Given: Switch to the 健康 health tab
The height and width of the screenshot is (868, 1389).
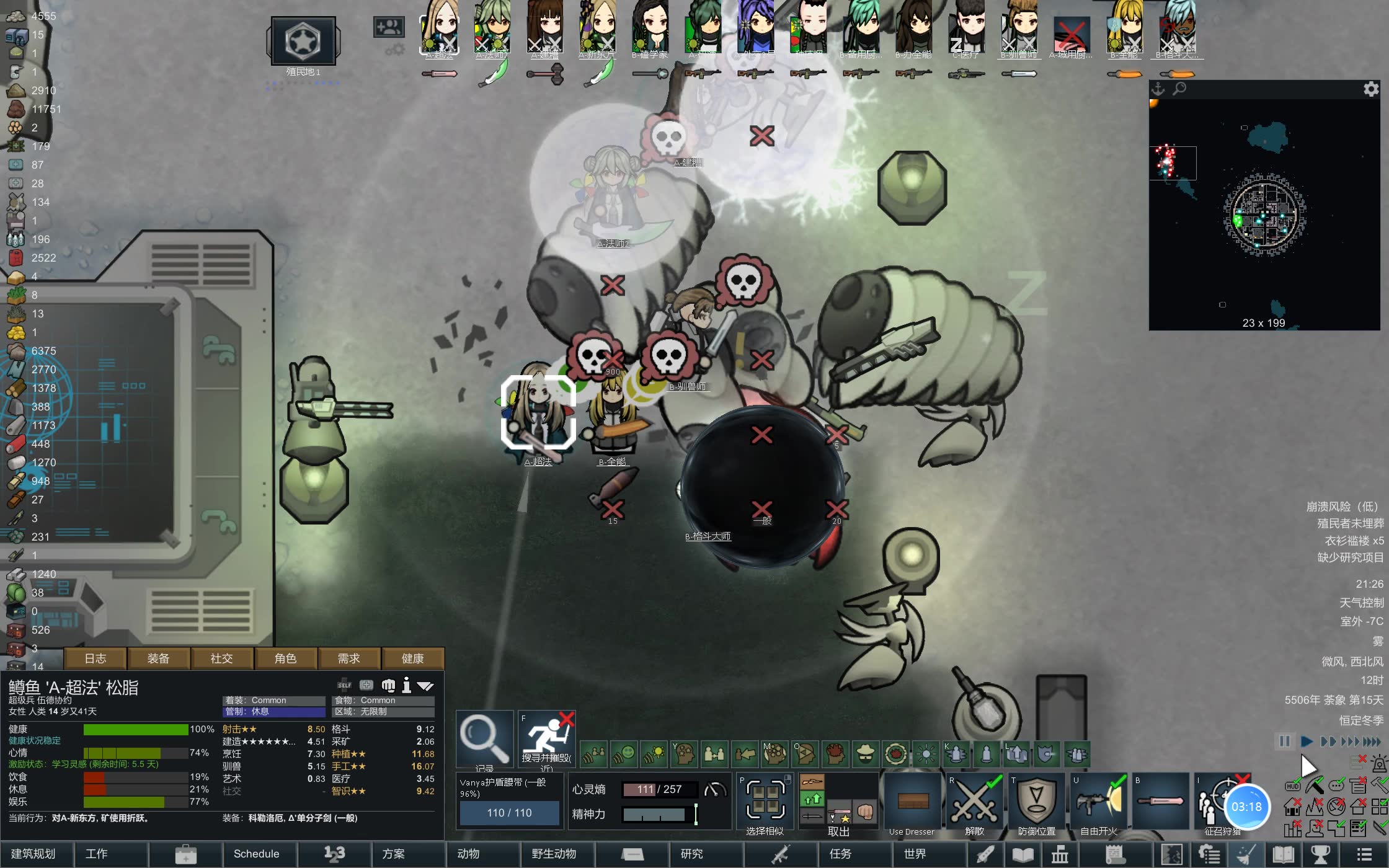Looking at the screenshot, I should coord(412,658).
